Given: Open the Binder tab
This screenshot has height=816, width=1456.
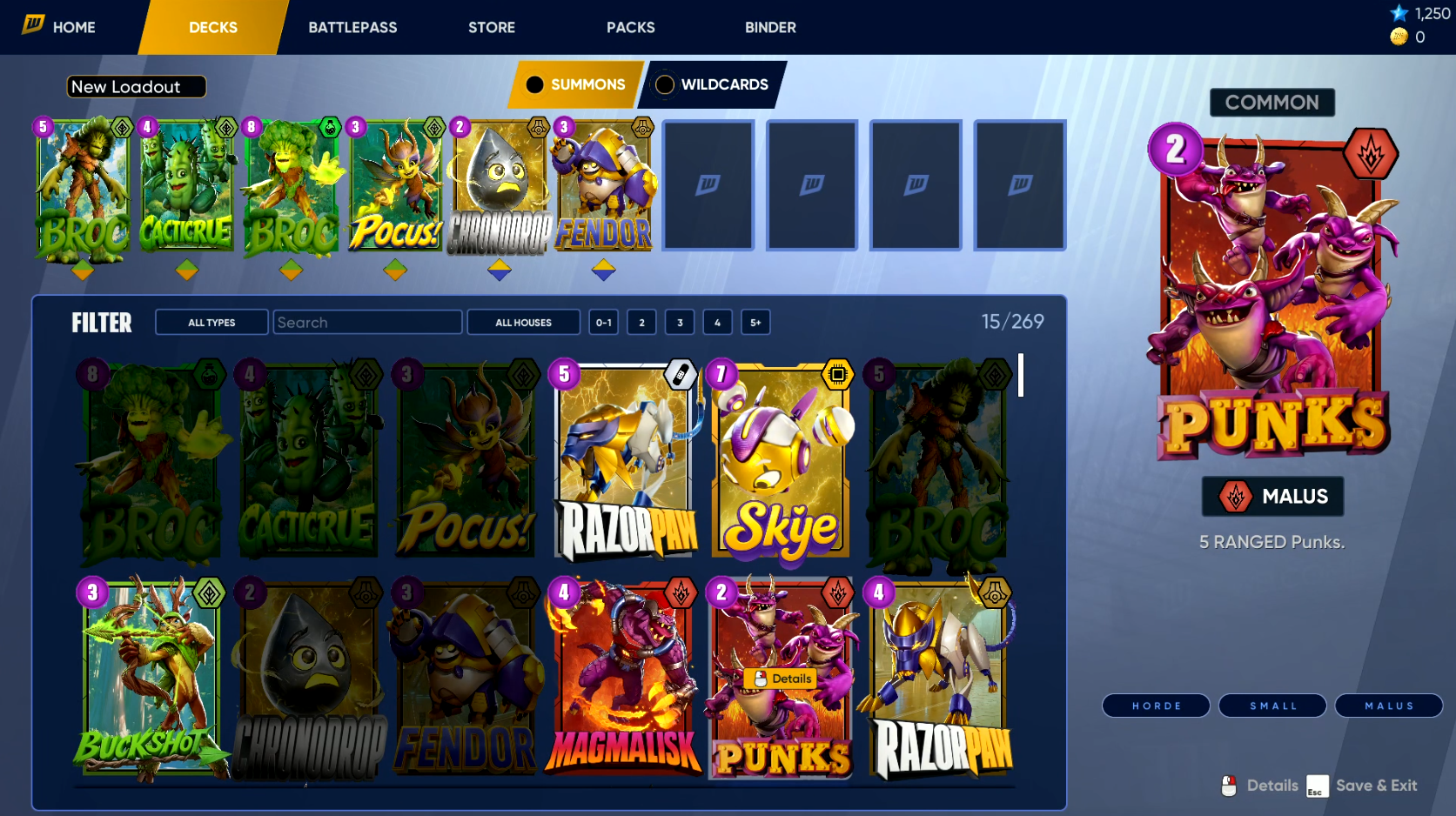Looking at the screenshot, I should coord(770,27).
